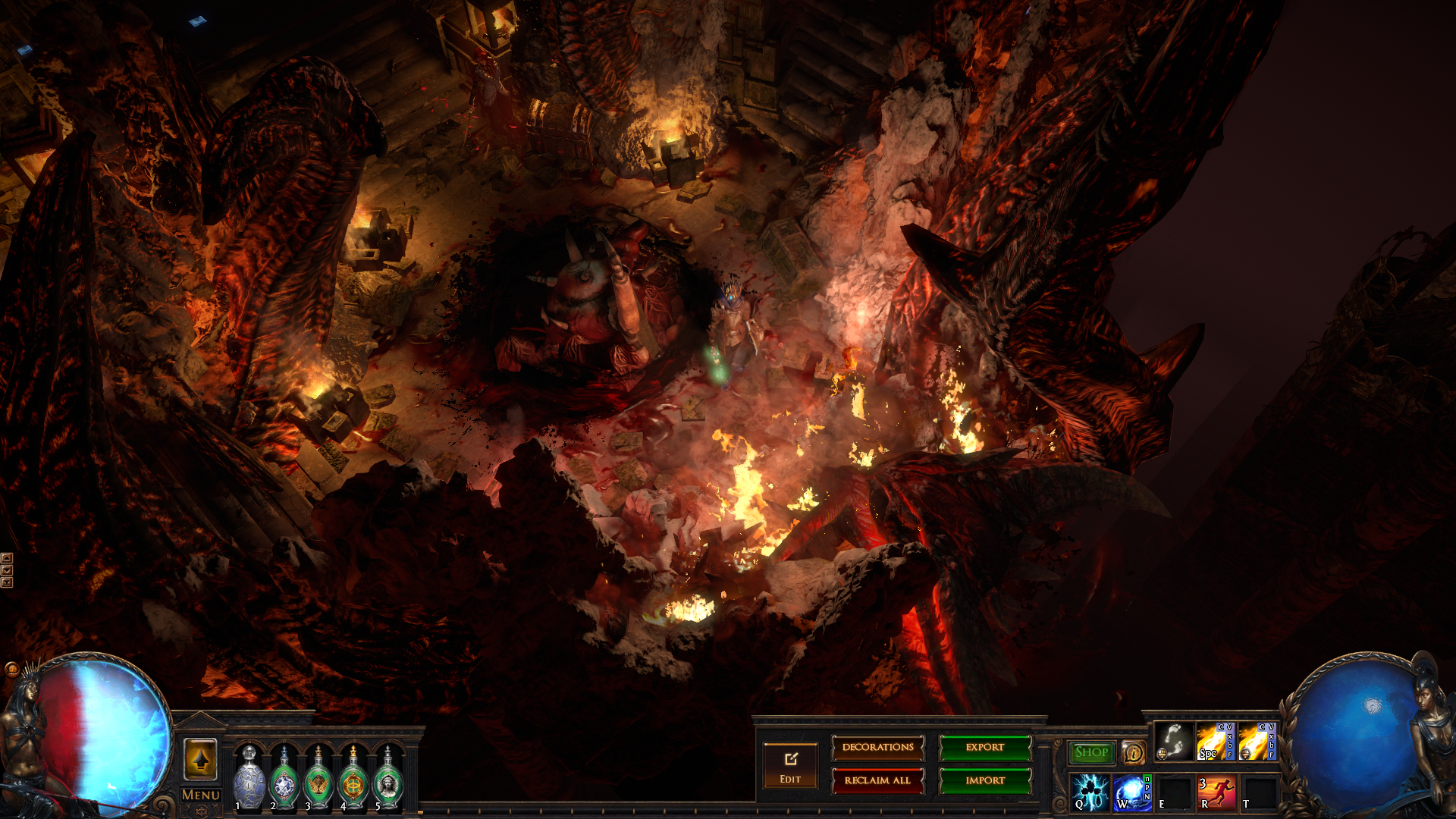1456x819 pixels.
Task: Open the green Shop button
Action: [x=1091, y=752]
